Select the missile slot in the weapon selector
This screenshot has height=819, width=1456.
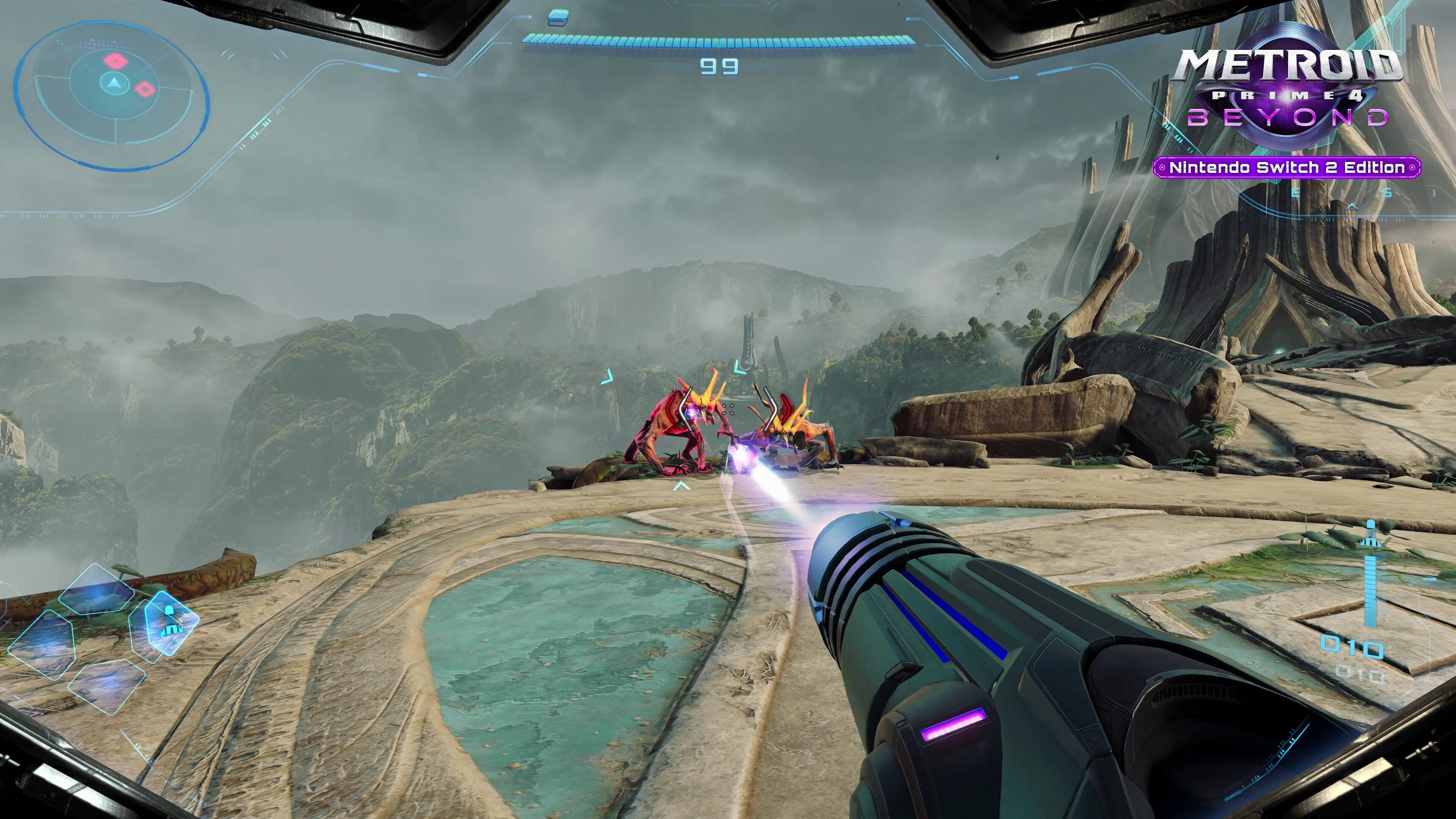170,621
